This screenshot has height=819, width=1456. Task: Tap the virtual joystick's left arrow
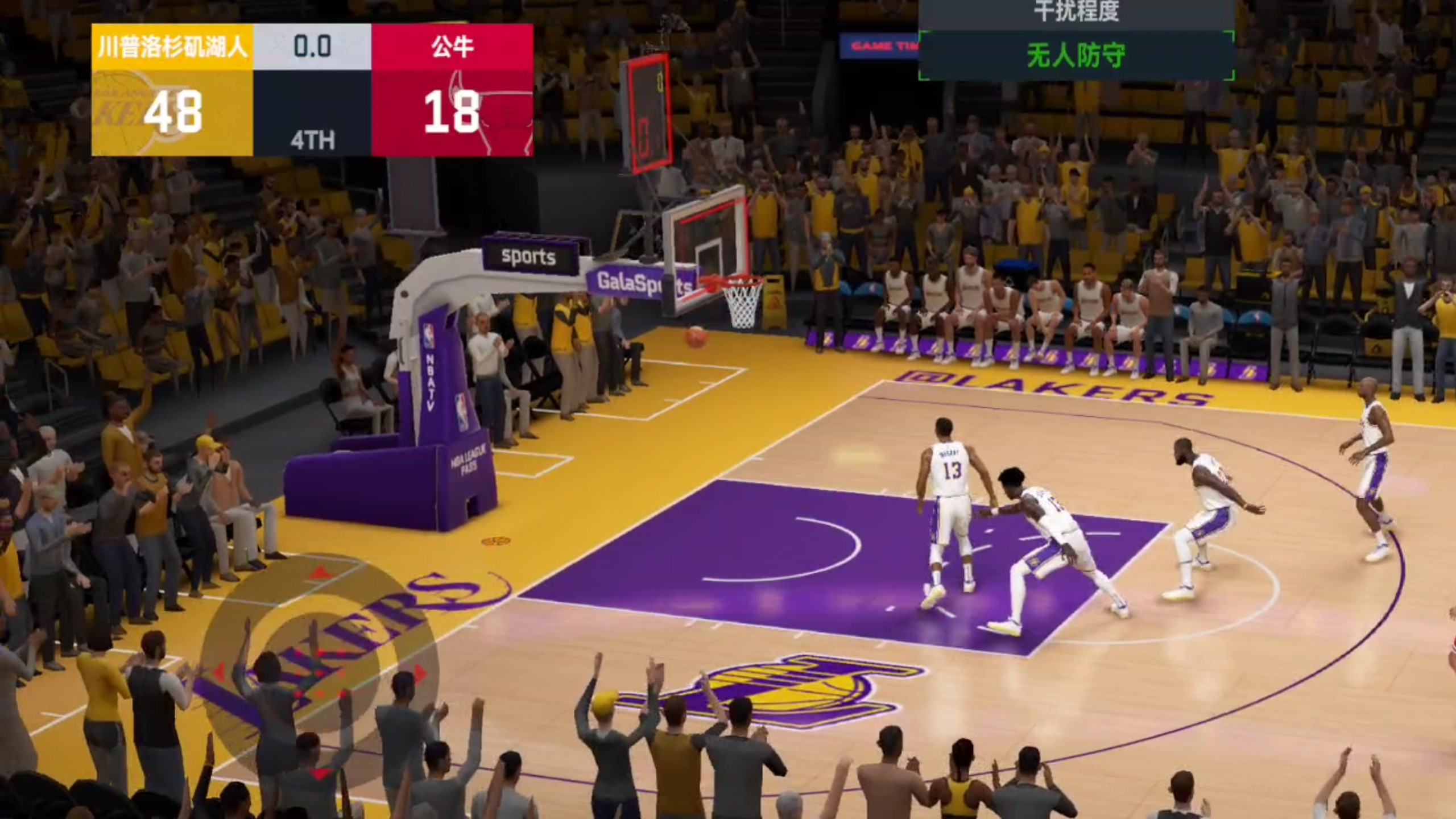click(x=219, y=672)
